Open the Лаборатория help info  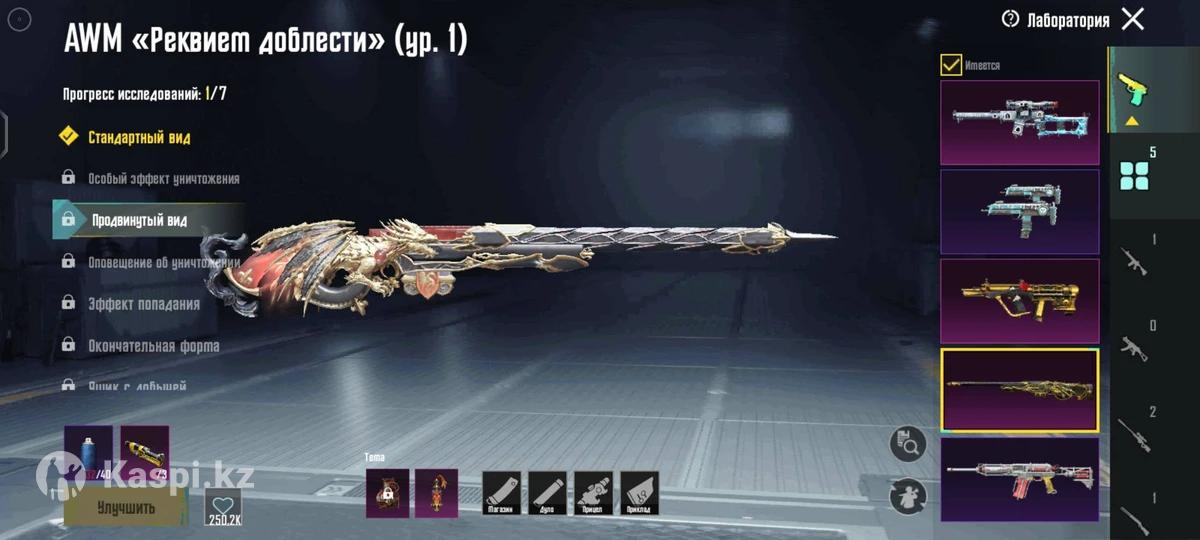coord(1010,19)
